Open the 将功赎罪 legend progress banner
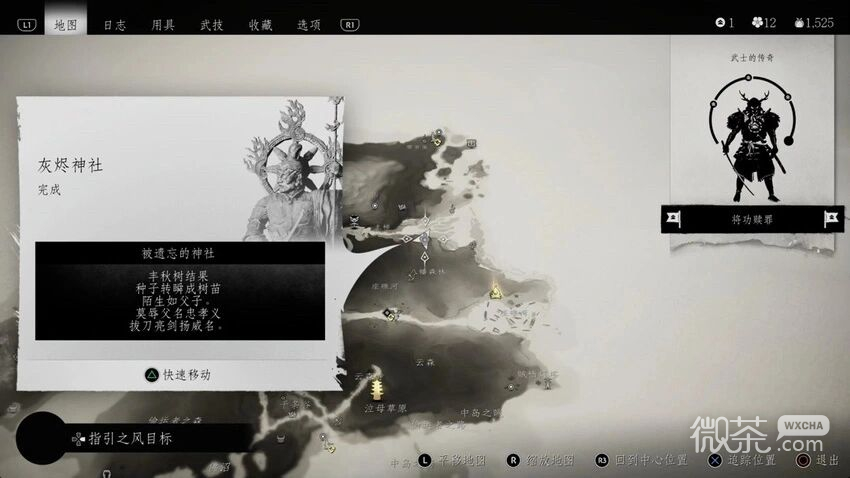This screenshot has height=478, width=850. point(752,218)
